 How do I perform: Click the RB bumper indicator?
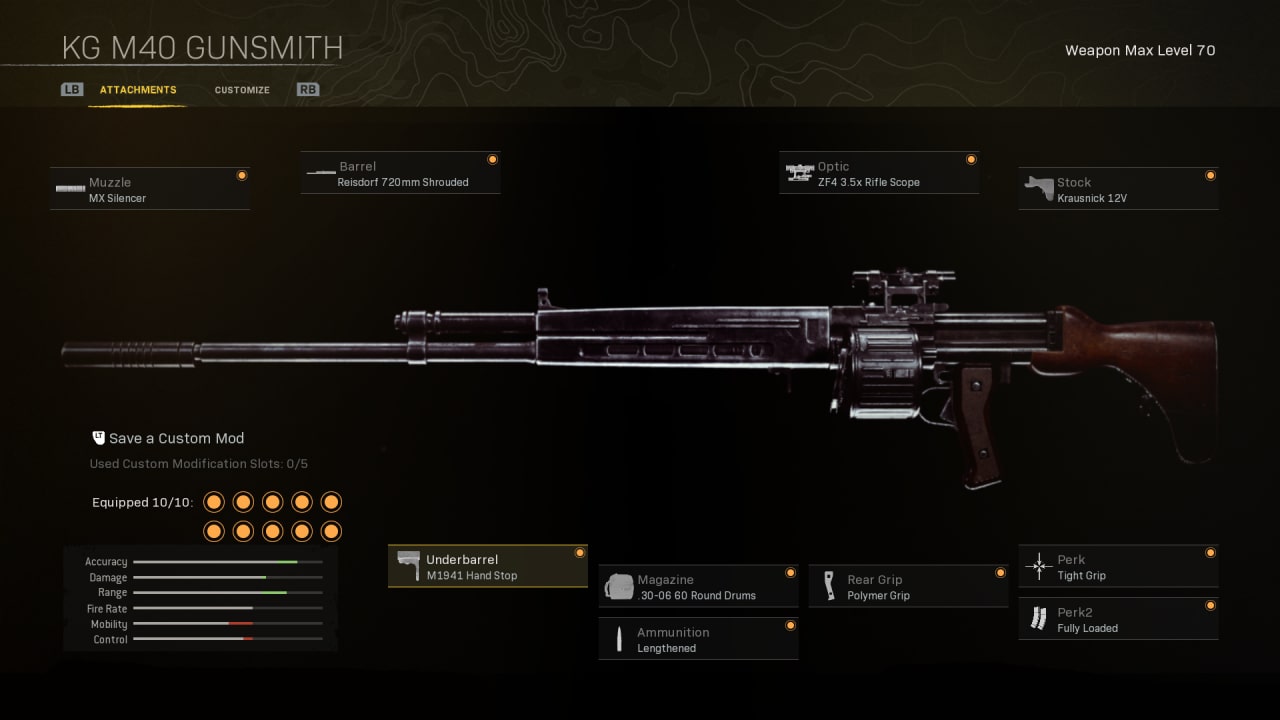click(307, 89)
